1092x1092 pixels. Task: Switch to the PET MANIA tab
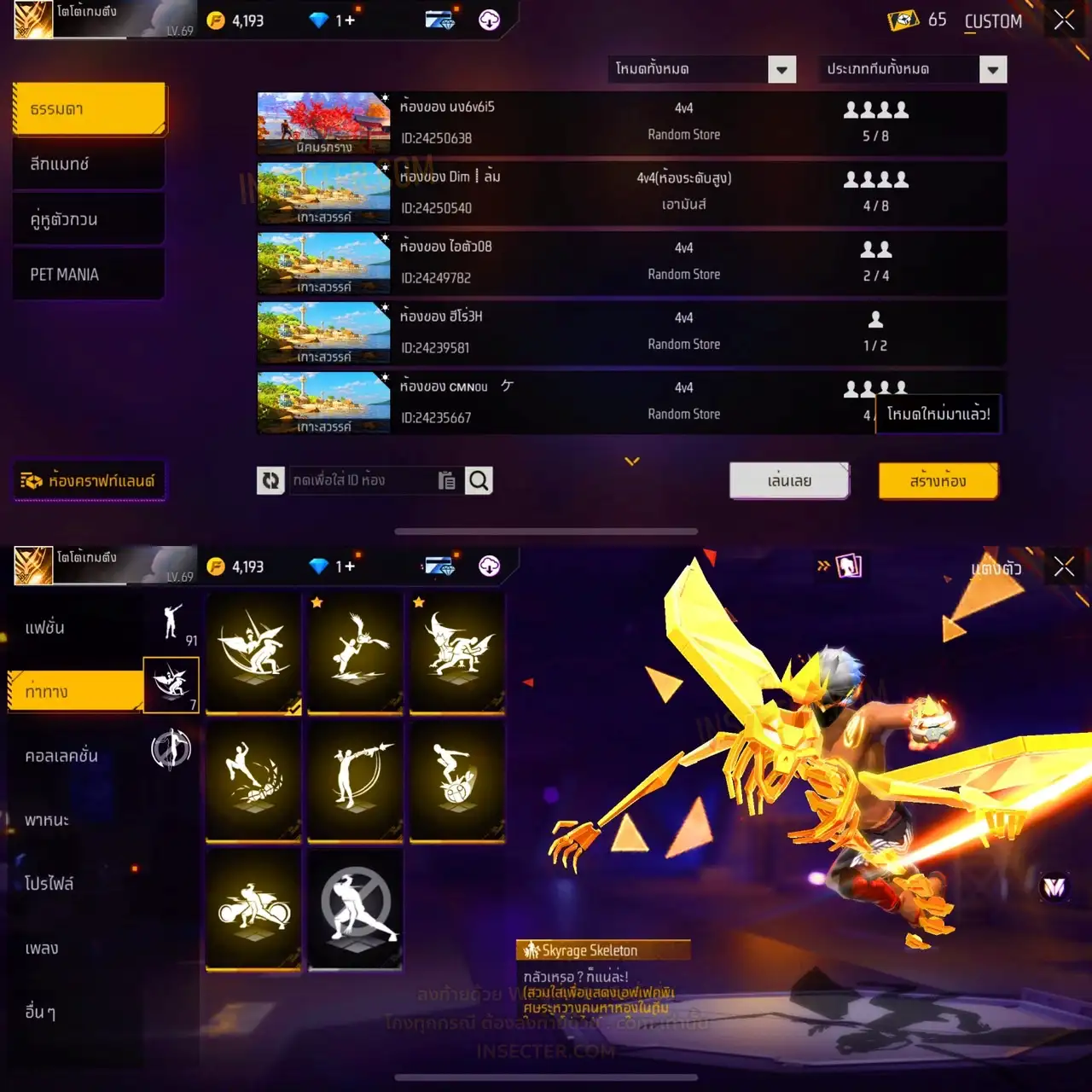tap(90, 275)
